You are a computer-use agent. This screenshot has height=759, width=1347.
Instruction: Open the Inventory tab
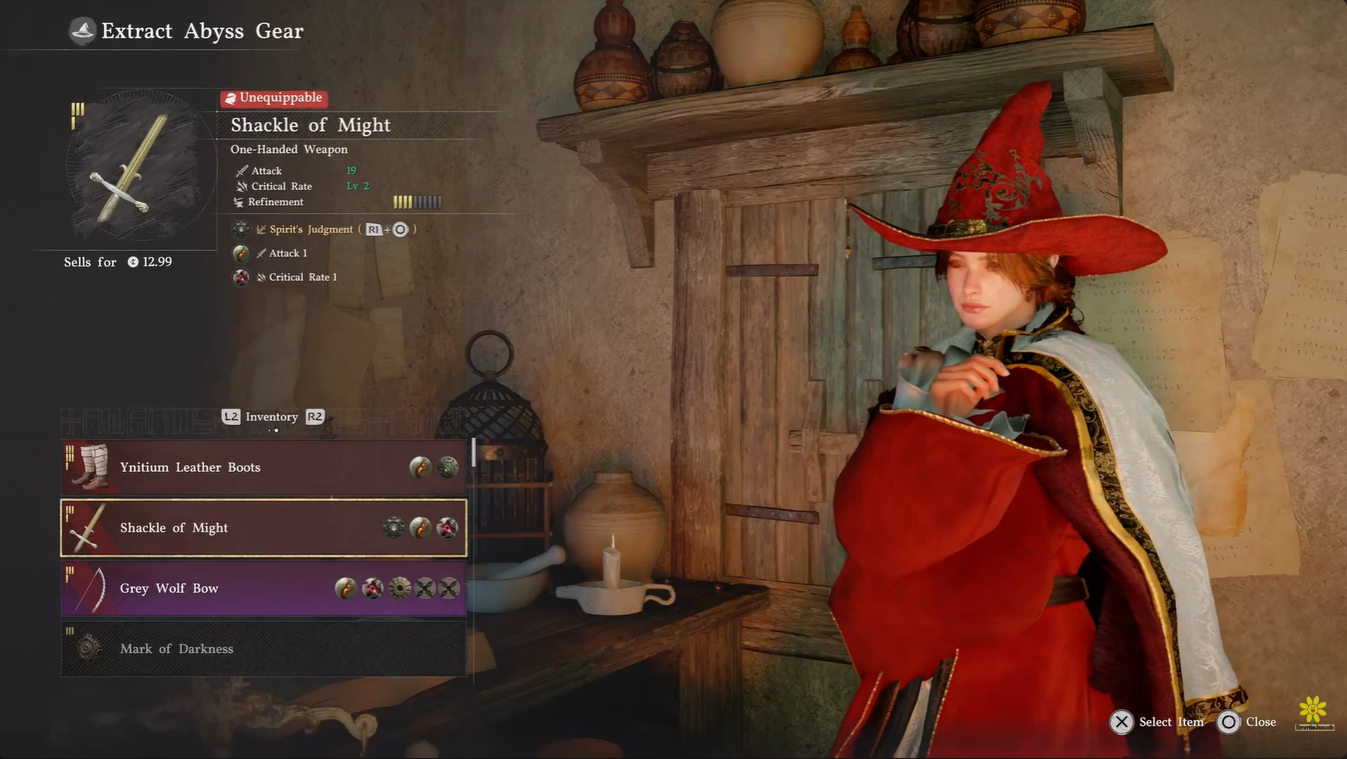pyautogui.click(x=272, y=417)
